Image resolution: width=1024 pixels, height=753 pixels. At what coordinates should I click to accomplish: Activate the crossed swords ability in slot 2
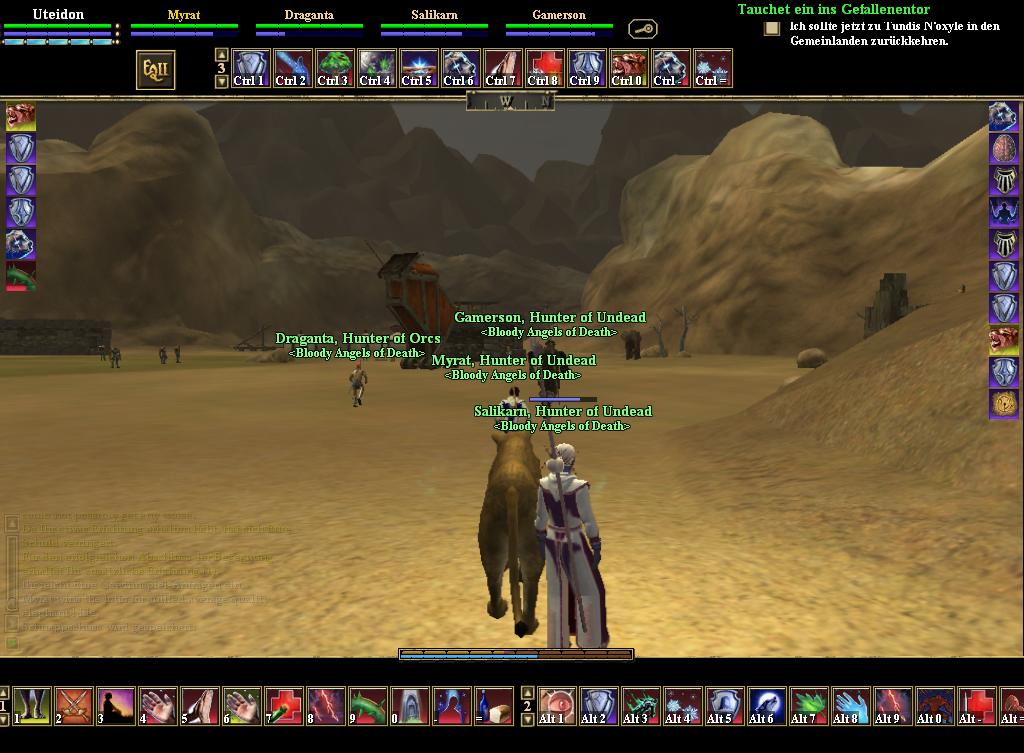(x=74, y=705)
